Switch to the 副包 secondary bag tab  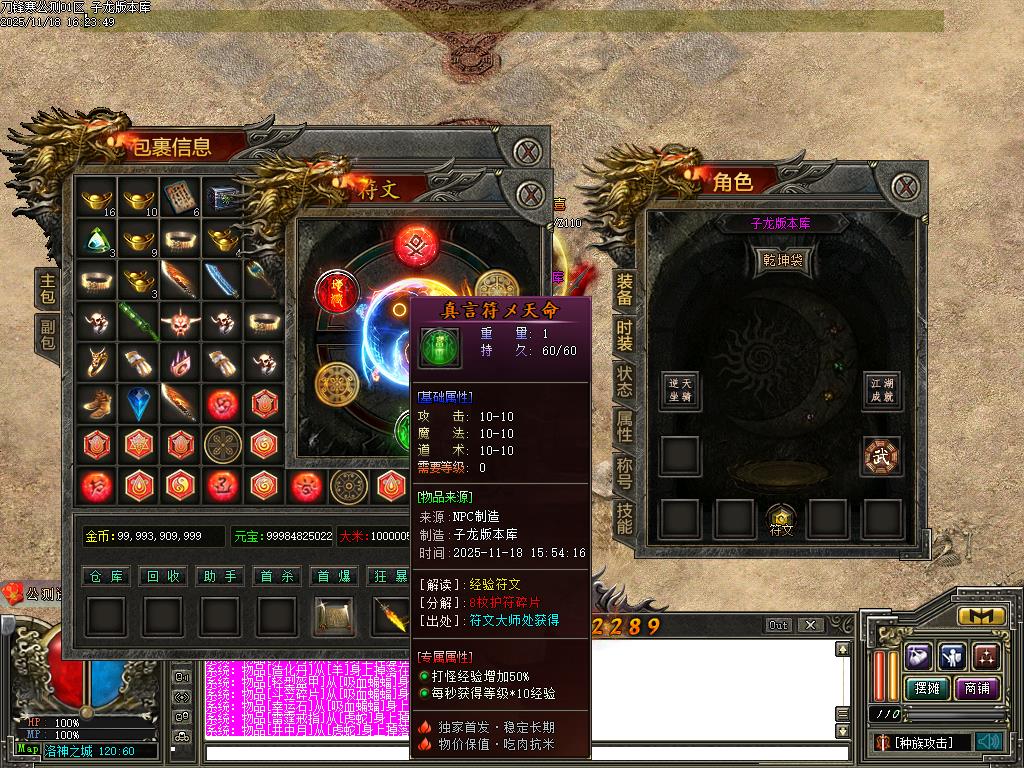[x=47, y=335]
